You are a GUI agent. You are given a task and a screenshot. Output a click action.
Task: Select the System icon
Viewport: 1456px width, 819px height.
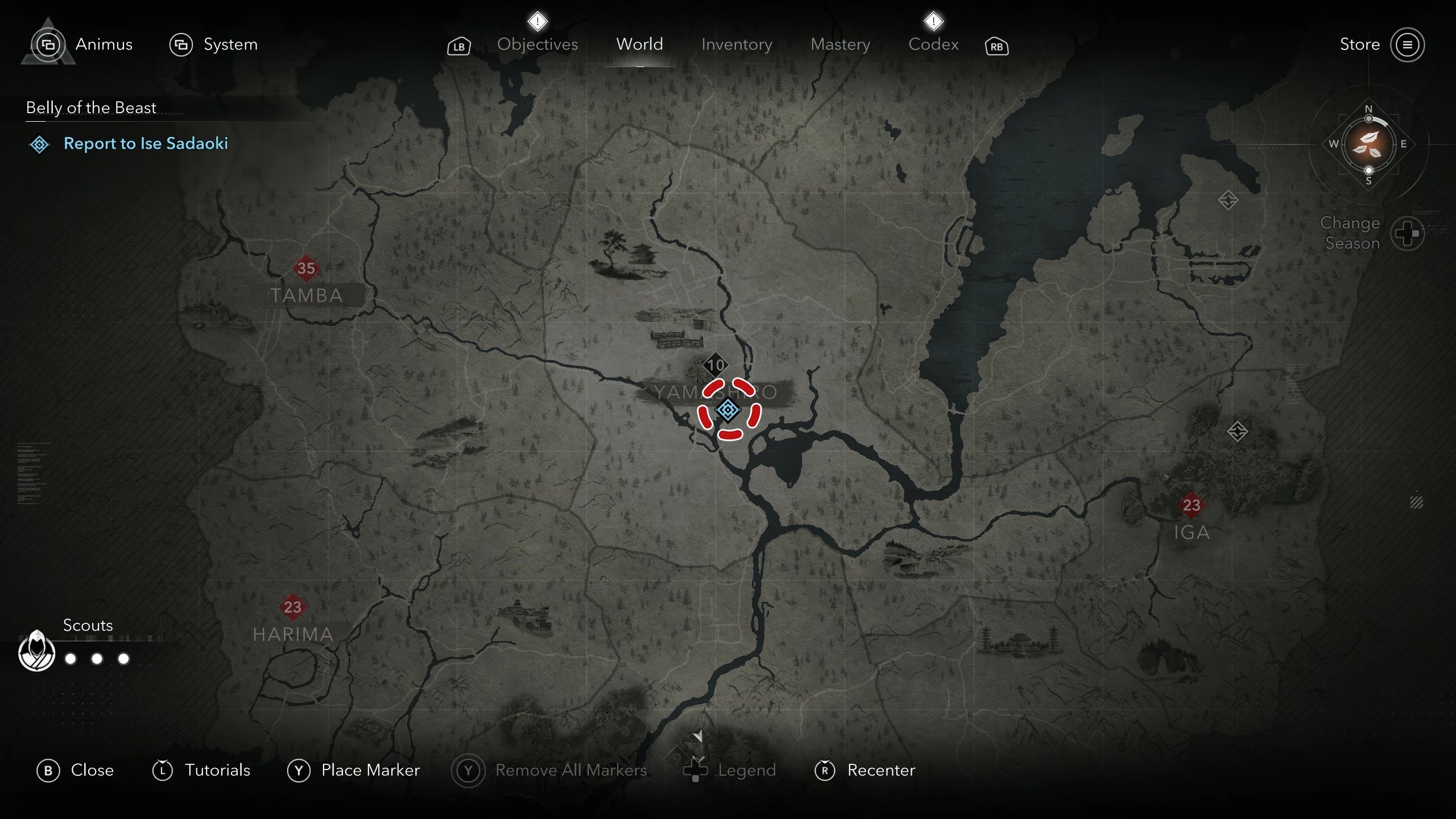[x=181, y=44]
